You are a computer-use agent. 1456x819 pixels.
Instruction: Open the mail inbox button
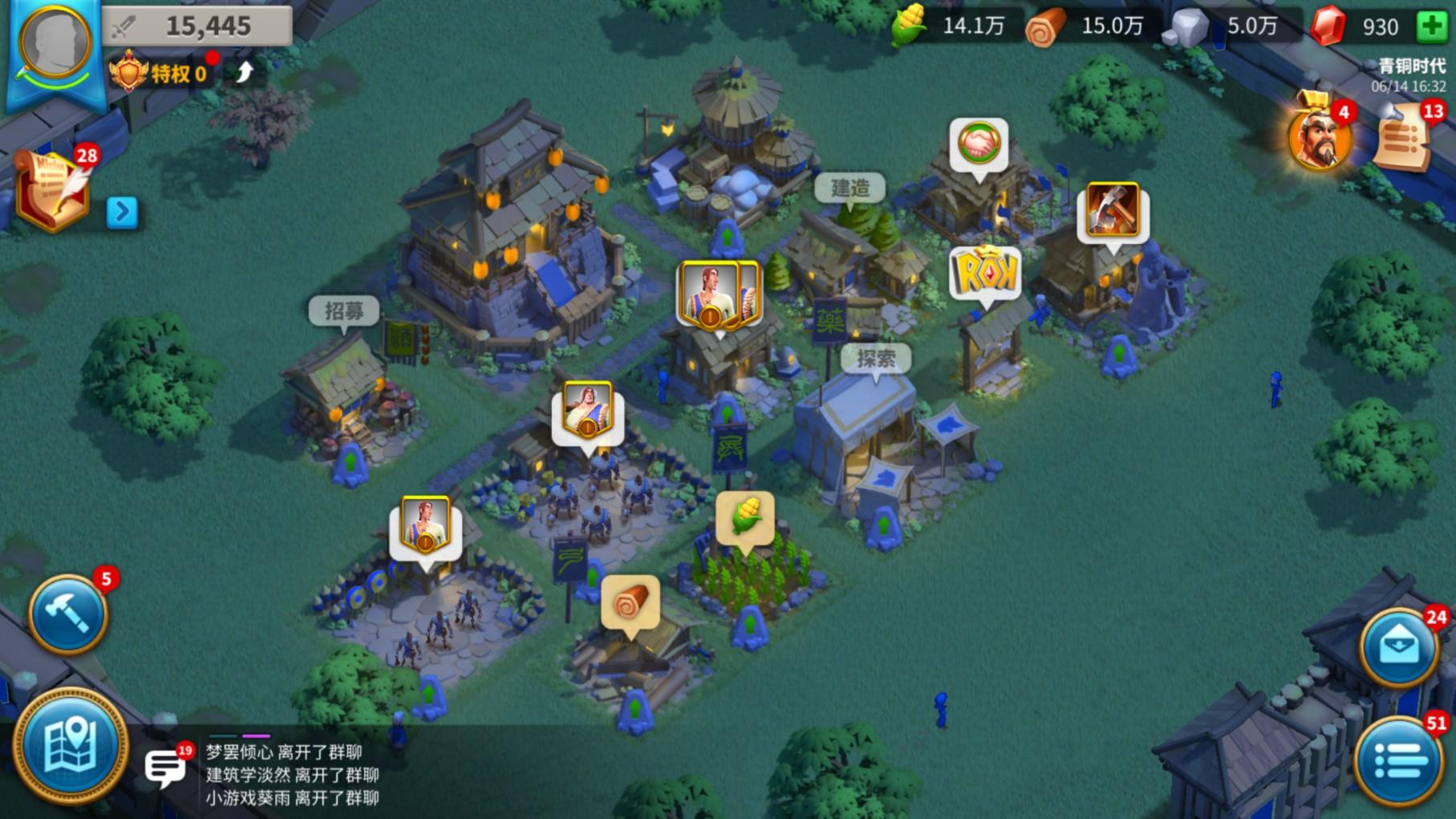pos(1398,647)
